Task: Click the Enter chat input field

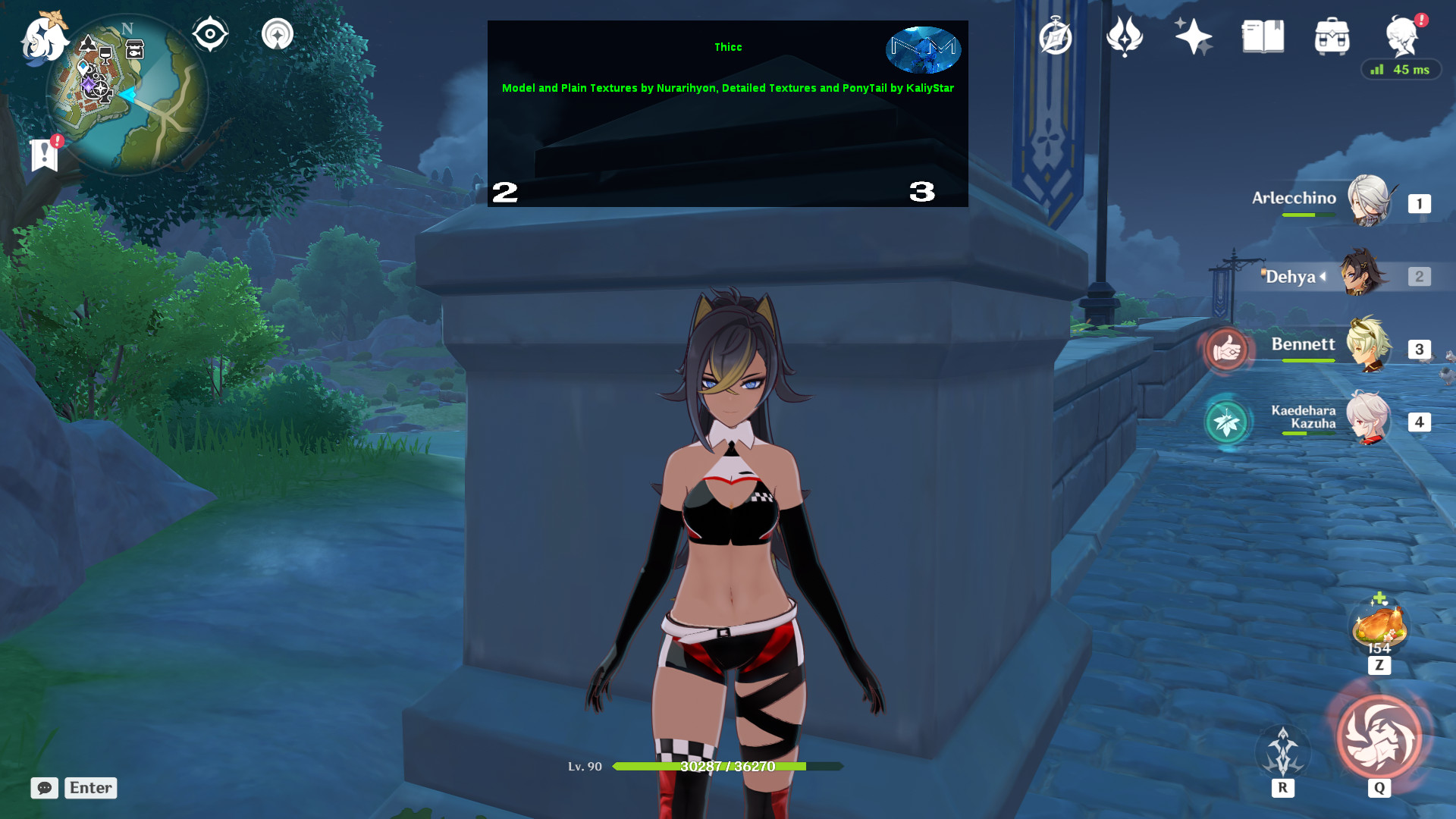Action: coord(89,788)
